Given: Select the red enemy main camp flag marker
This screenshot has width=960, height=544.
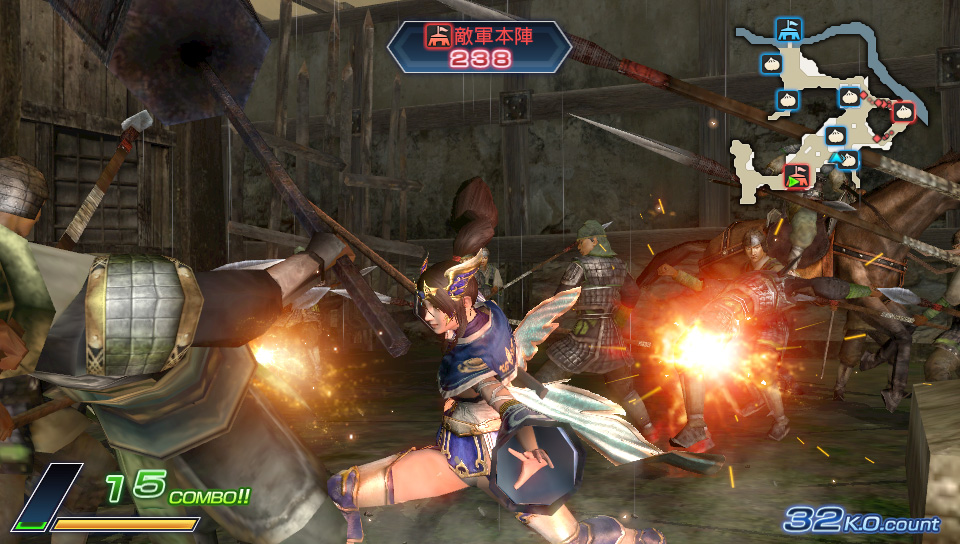Looking at the screenshot, I should [796, 176].
